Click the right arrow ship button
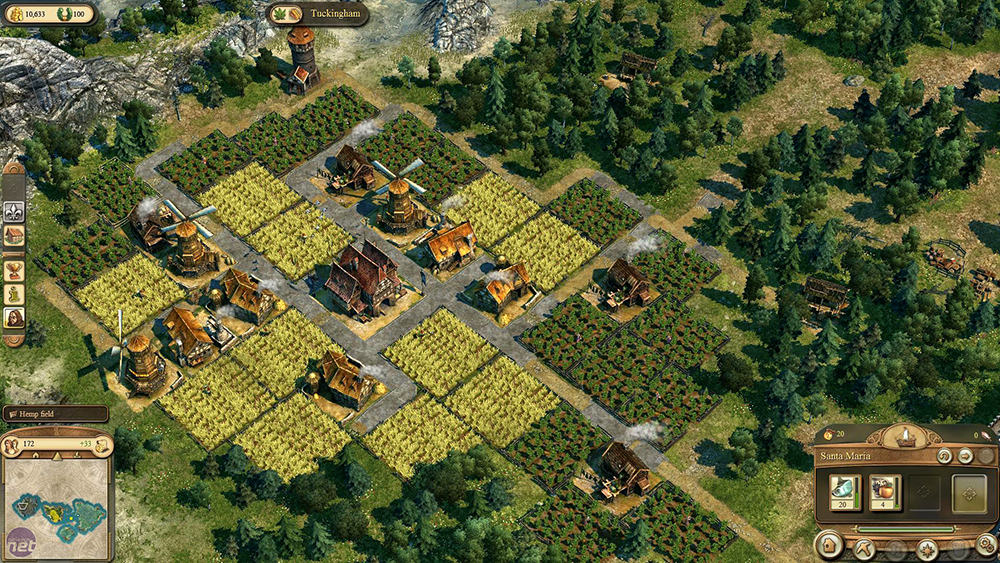Screen dimensions: 1000x563 (965, 456)
